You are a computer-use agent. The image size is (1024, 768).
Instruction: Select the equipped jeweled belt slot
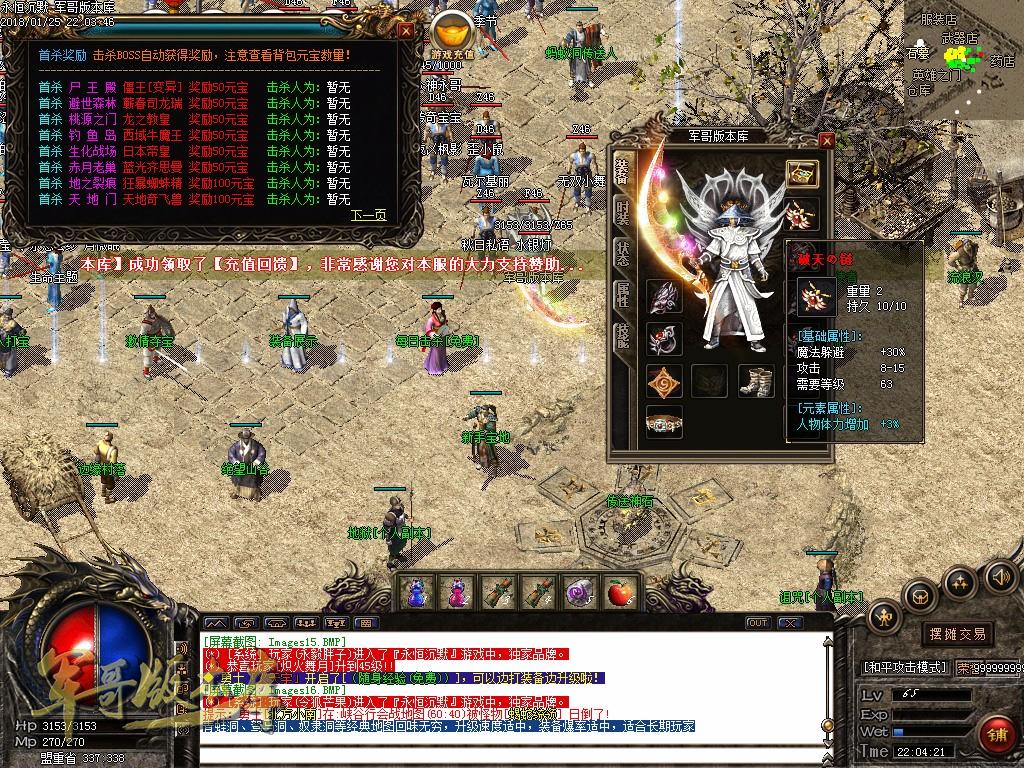pos(664,422)
